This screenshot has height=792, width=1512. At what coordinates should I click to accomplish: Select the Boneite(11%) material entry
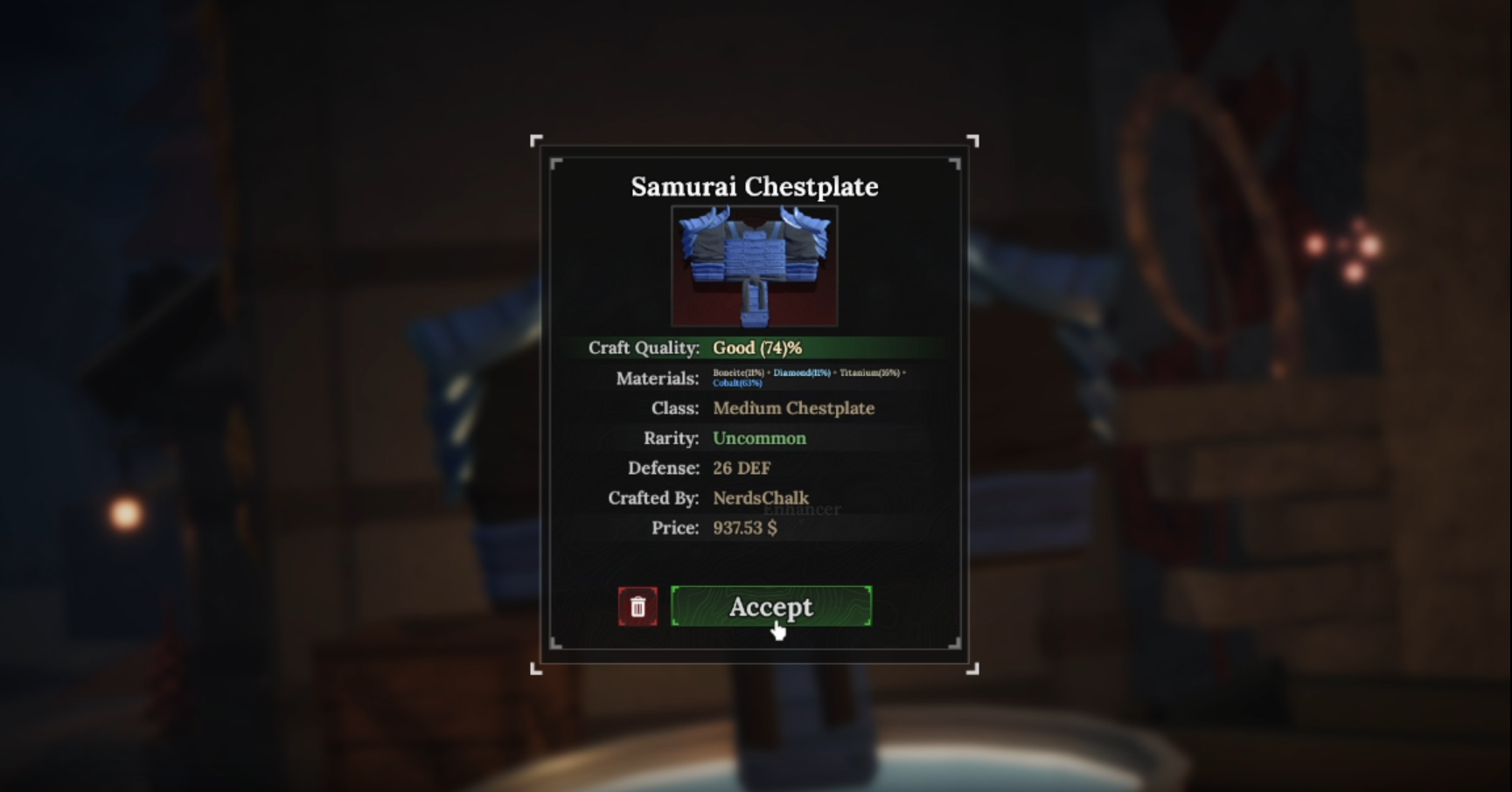737,372
